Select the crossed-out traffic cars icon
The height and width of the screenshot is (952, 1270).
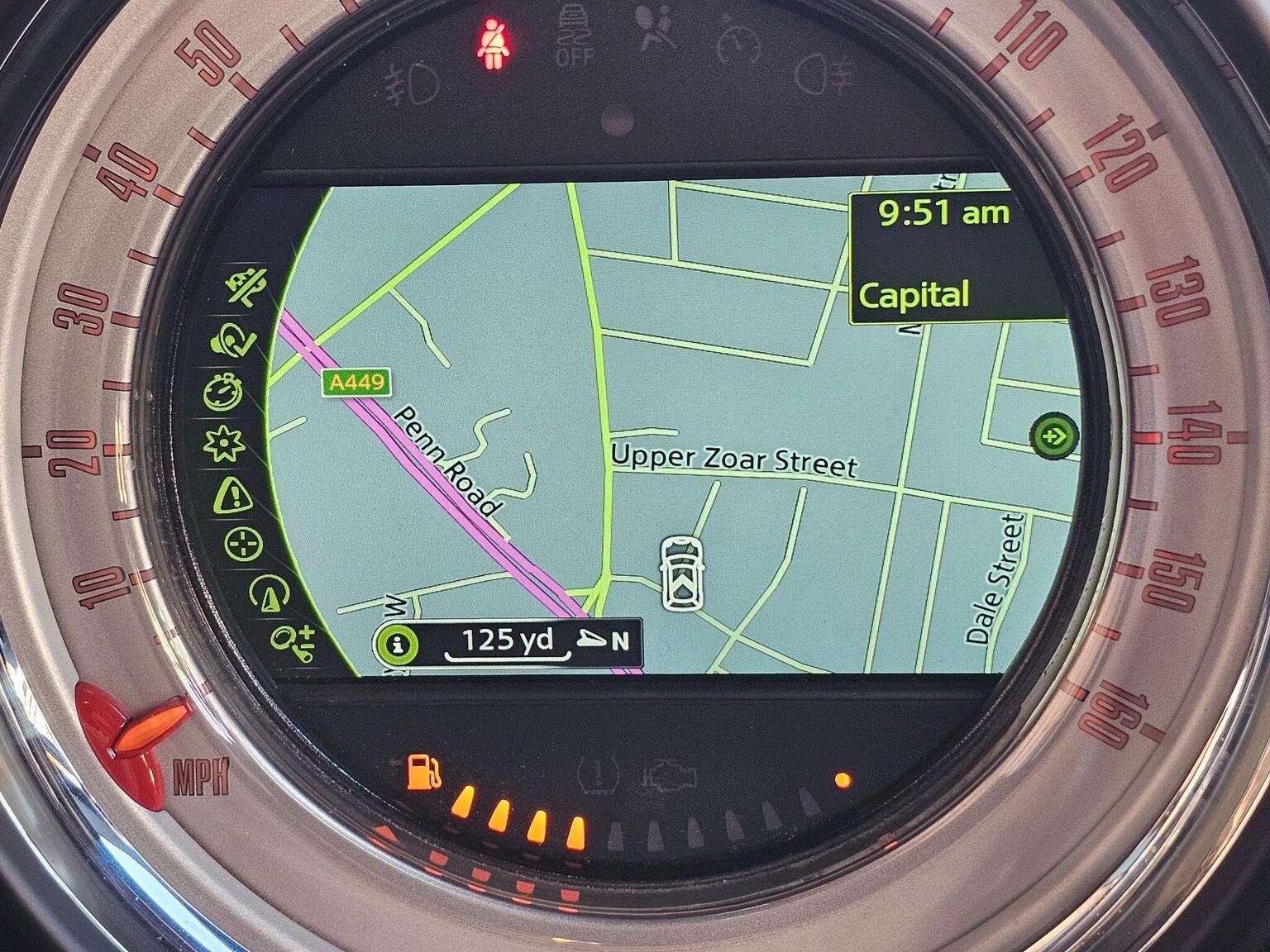pyautogui.click(x=249, y=288)
